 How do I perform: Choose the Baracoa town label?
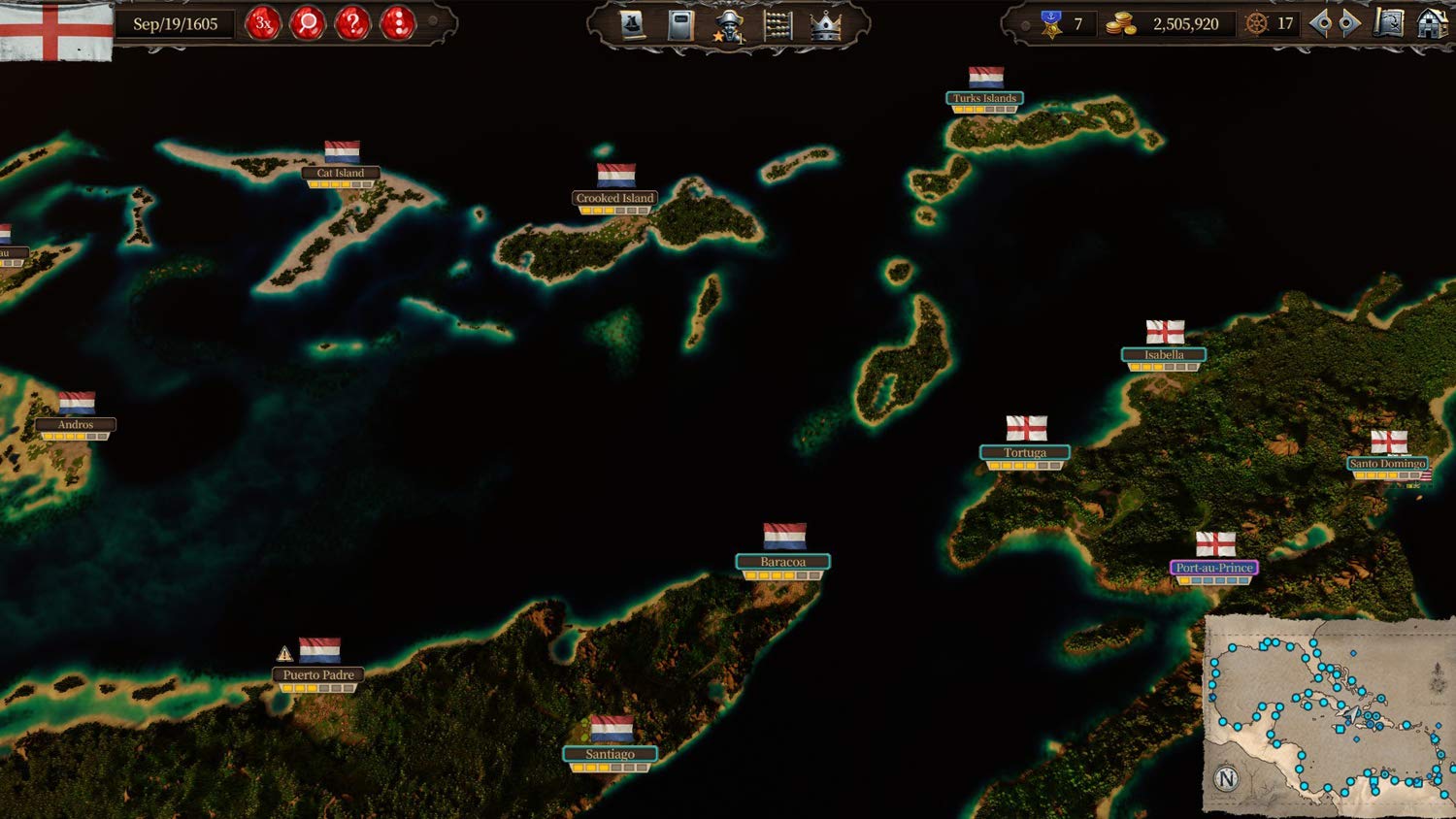[x=782, y=562]
